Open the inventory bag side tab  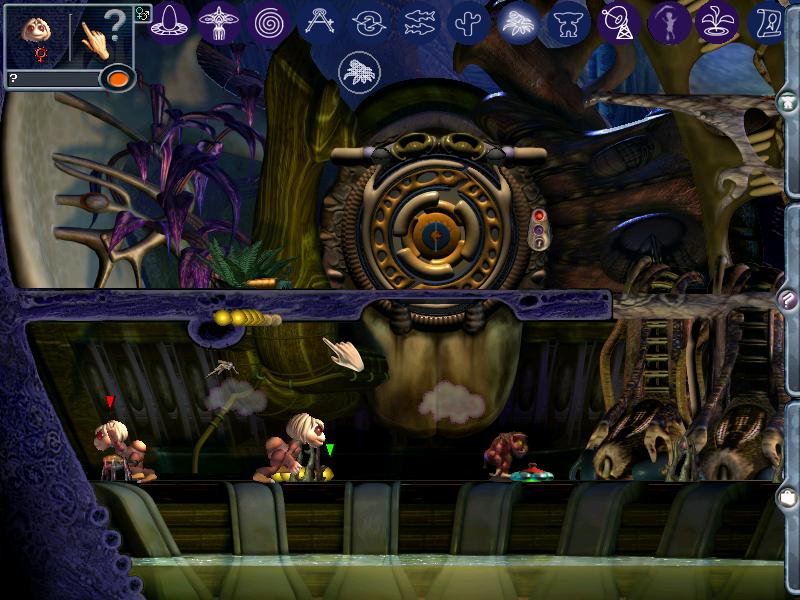point(789,495)
